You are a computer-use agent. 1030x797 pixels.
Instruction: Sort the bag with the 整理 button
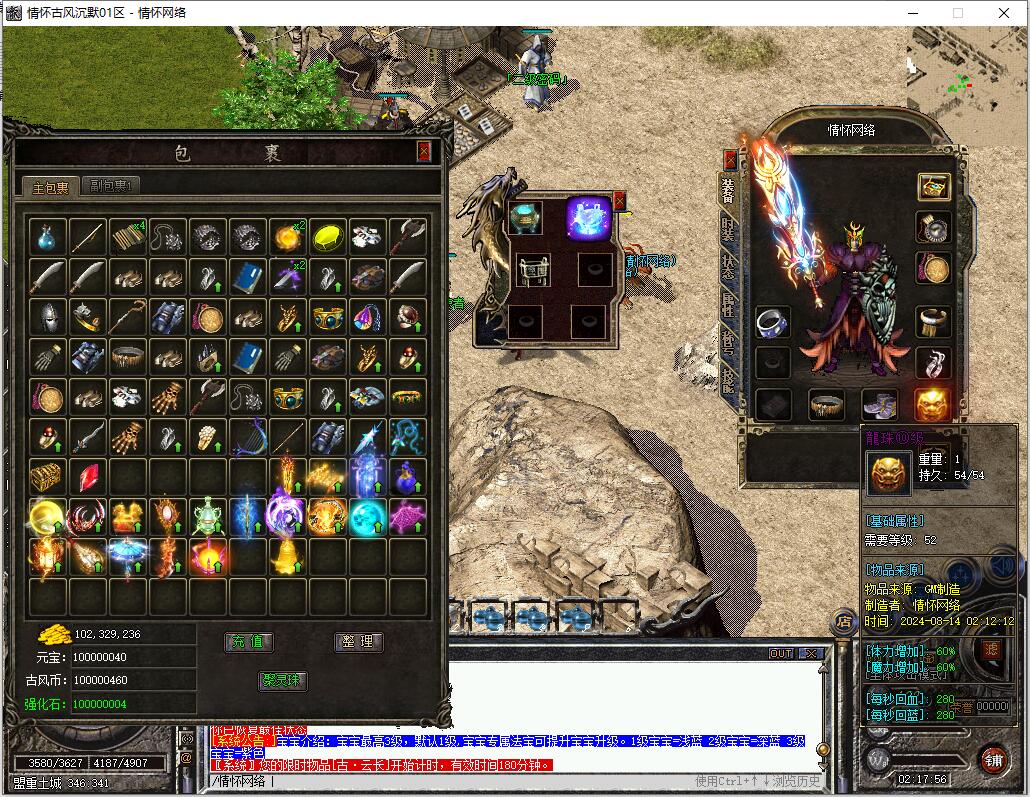(x=358, y=642)
